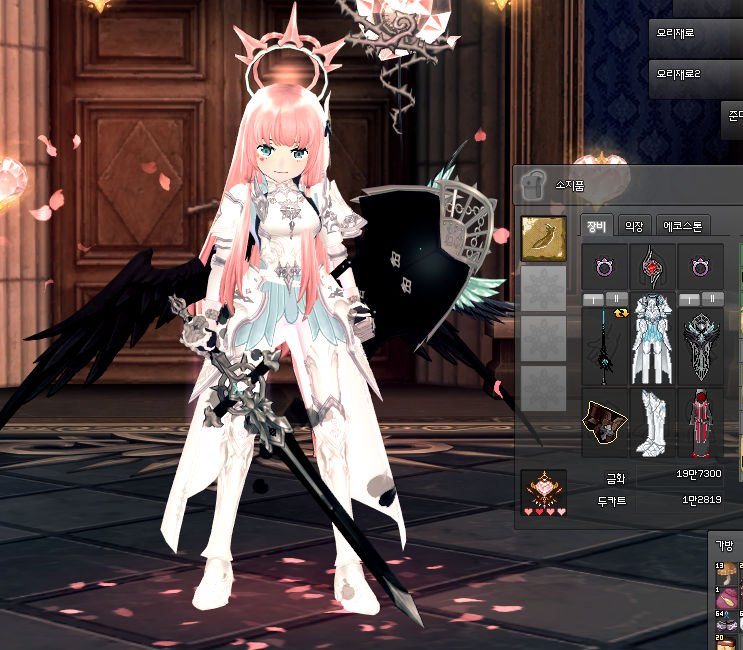The height and width of the screenshot is (650, 743).
Task: Swap weapon sets with the orange arrows
Action: tap(621, 311)
